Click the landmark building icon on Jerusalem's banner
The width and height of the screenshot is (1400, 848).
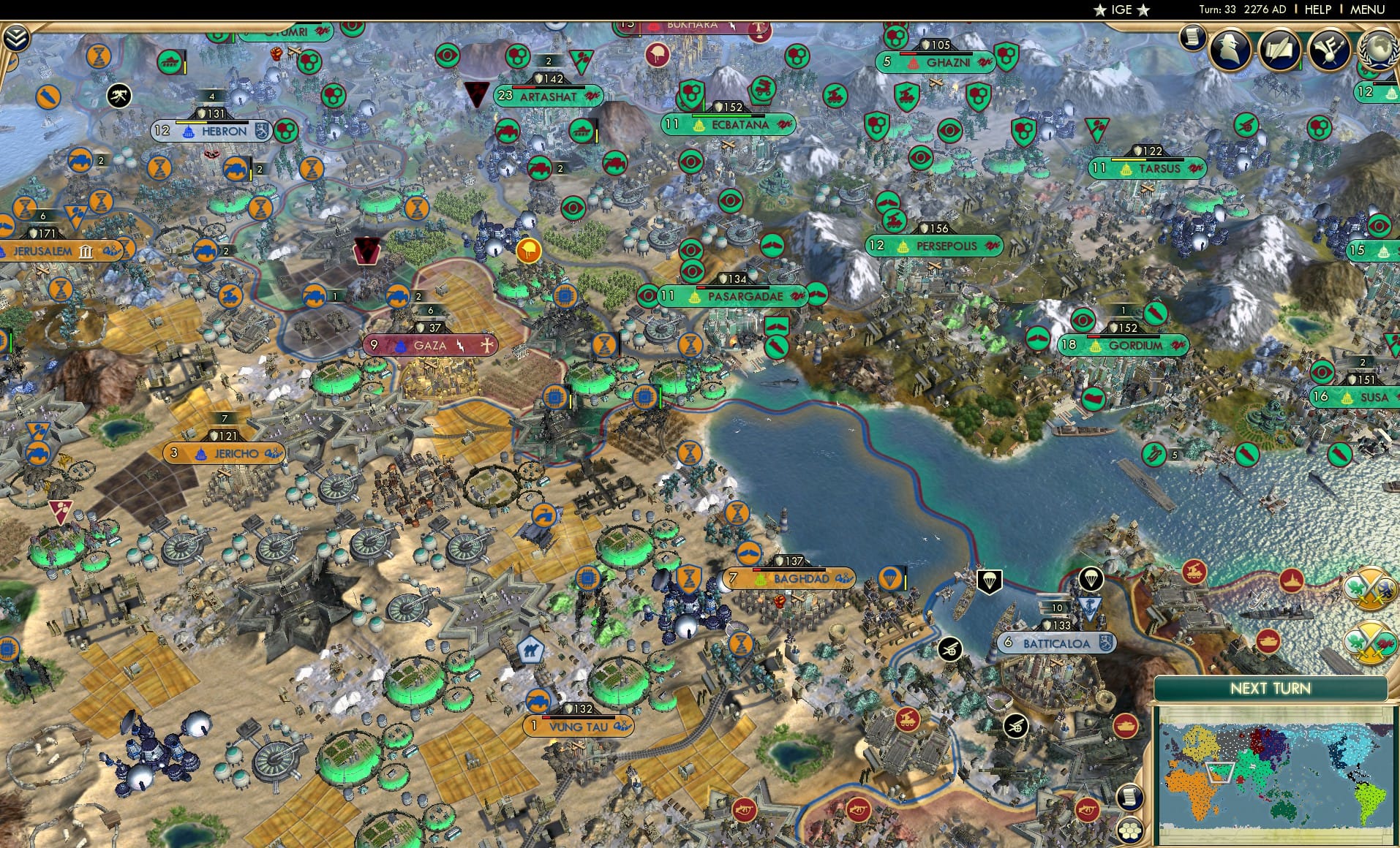86,252
